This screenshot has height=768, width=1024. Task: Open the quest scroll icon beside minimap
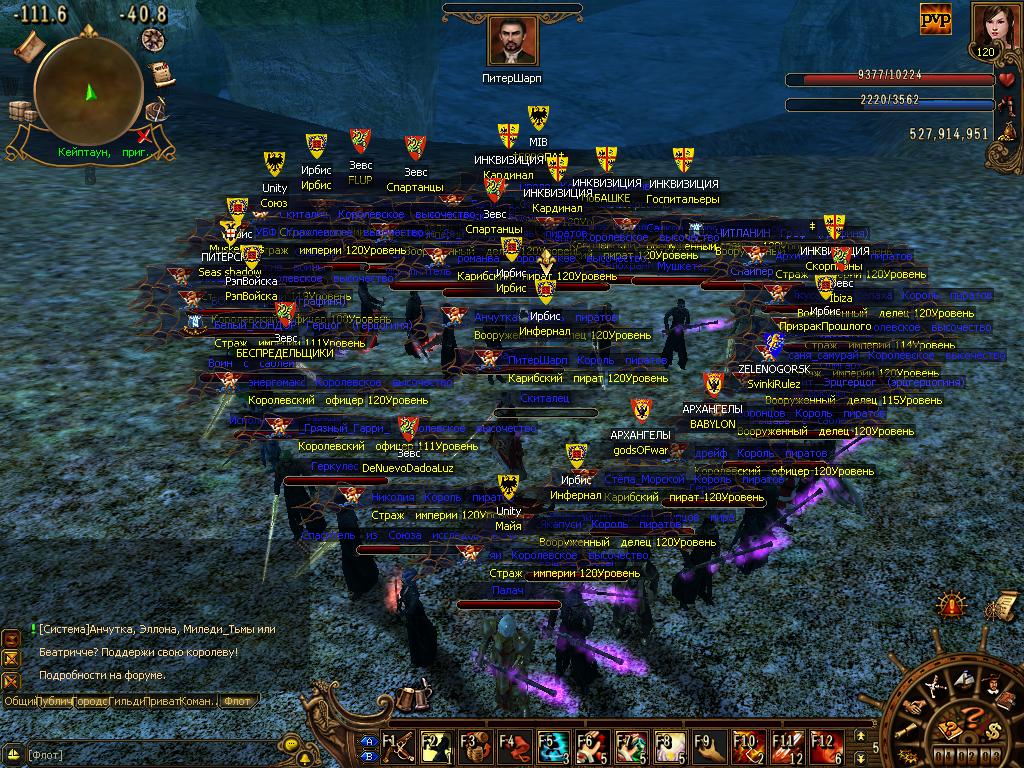(x=160, y=74)
